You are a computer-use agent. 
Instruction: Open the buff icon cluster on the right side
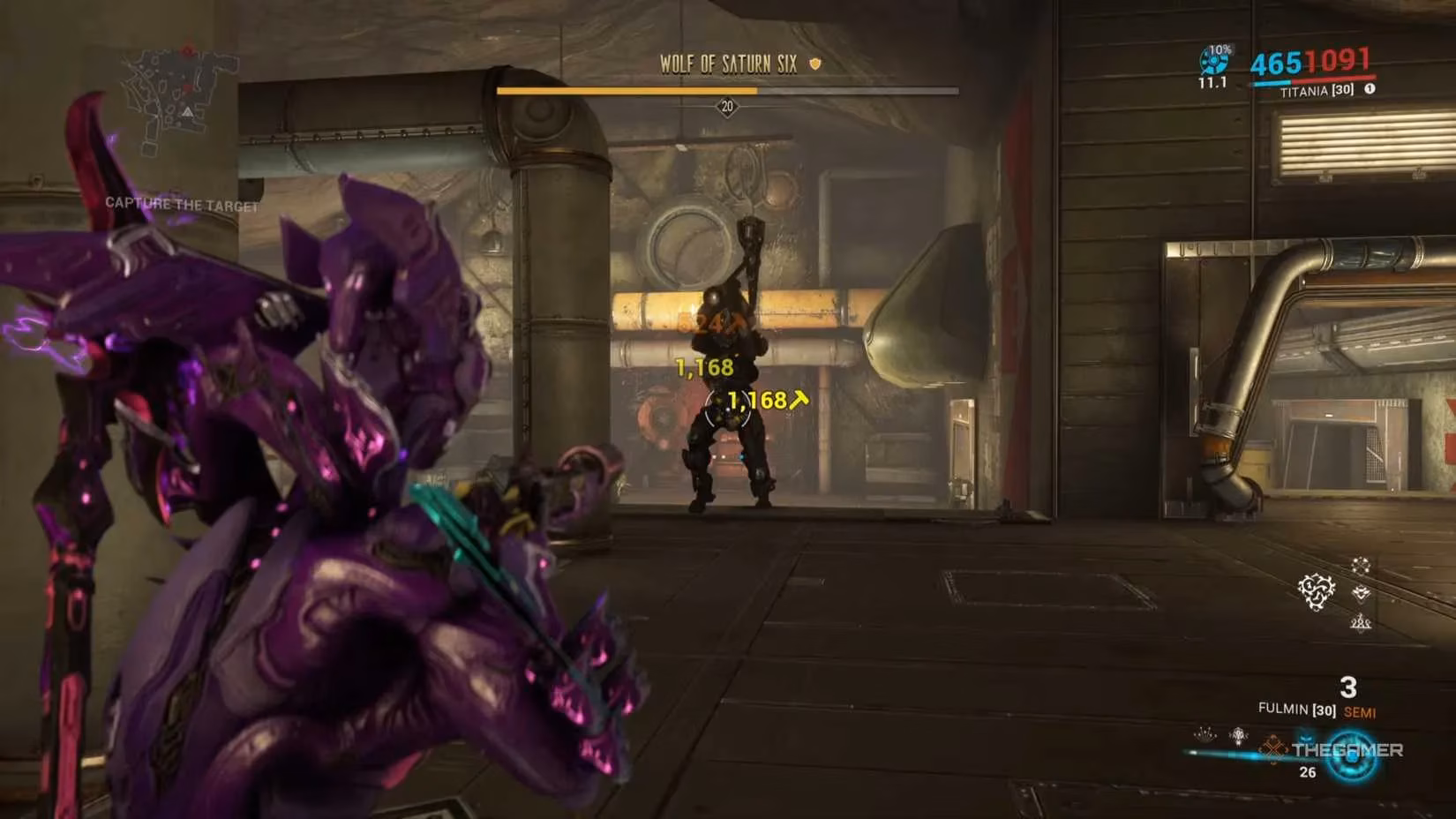(x=1337, y=591)
